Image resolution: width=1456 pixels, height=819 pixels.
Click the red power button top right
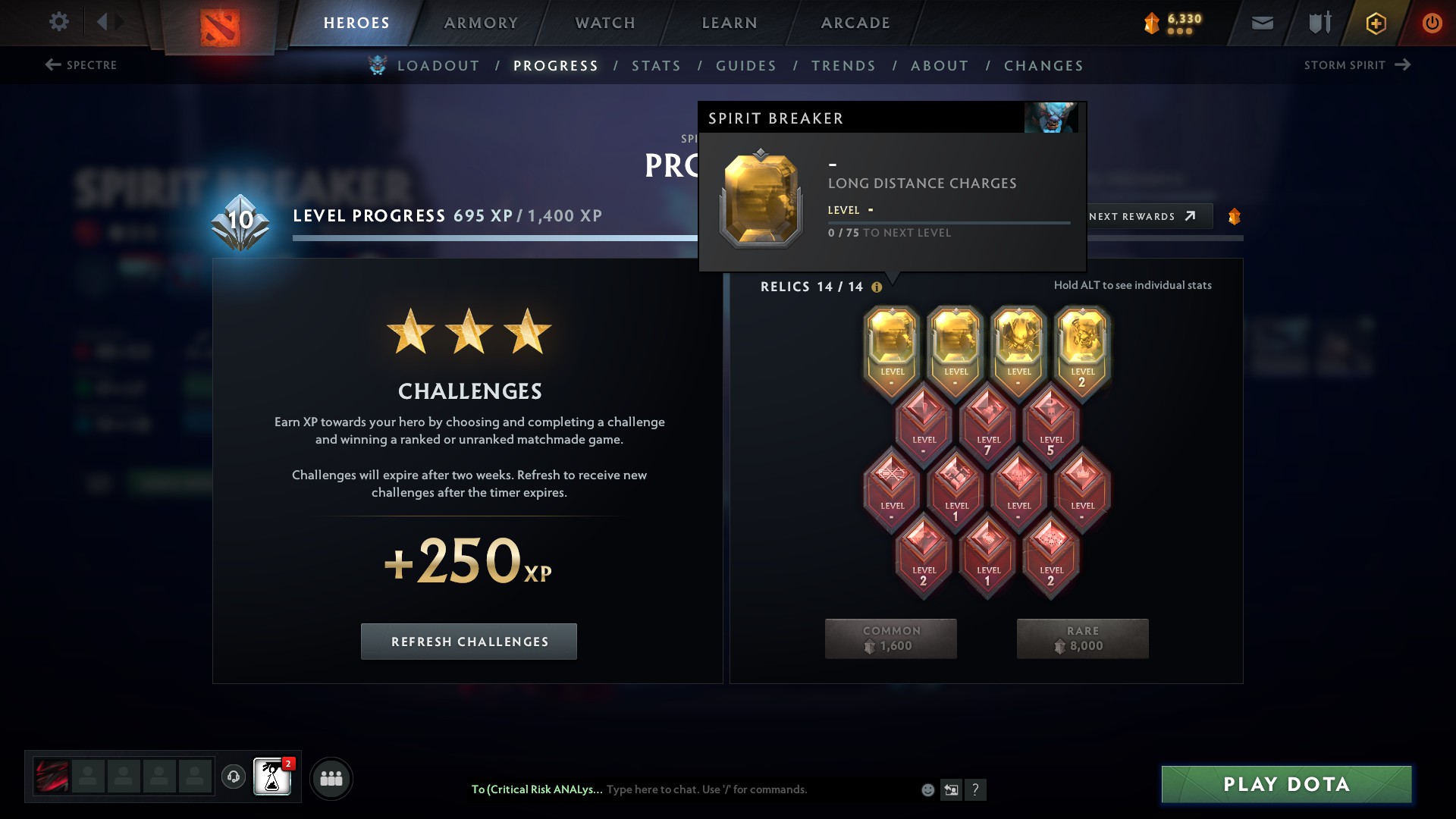tap(1432, 22)
